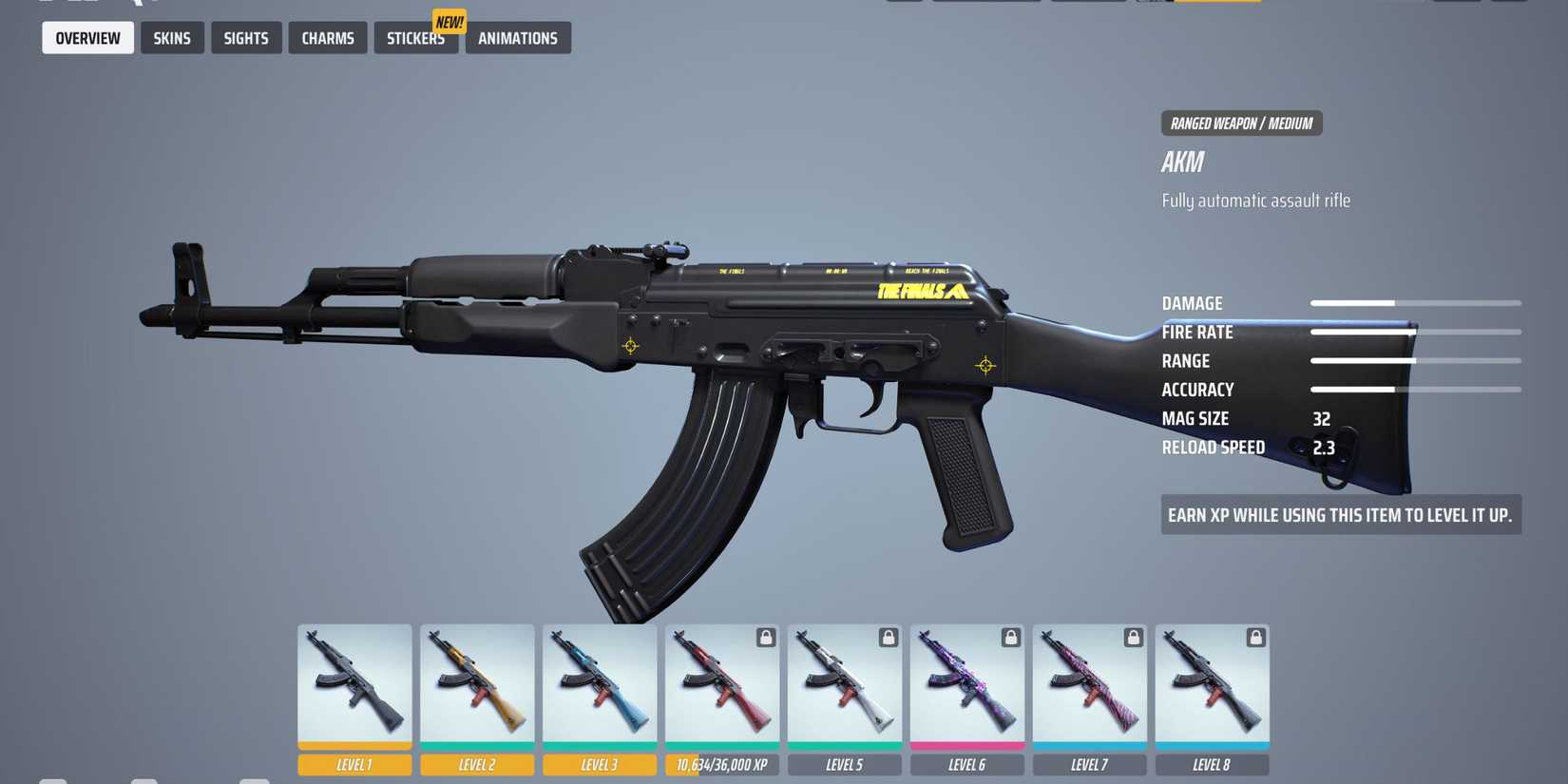Switch to the Charms tab
The height and width of the screenshot is (784, 1568).
pyautogui.click(x=327, y=38)
